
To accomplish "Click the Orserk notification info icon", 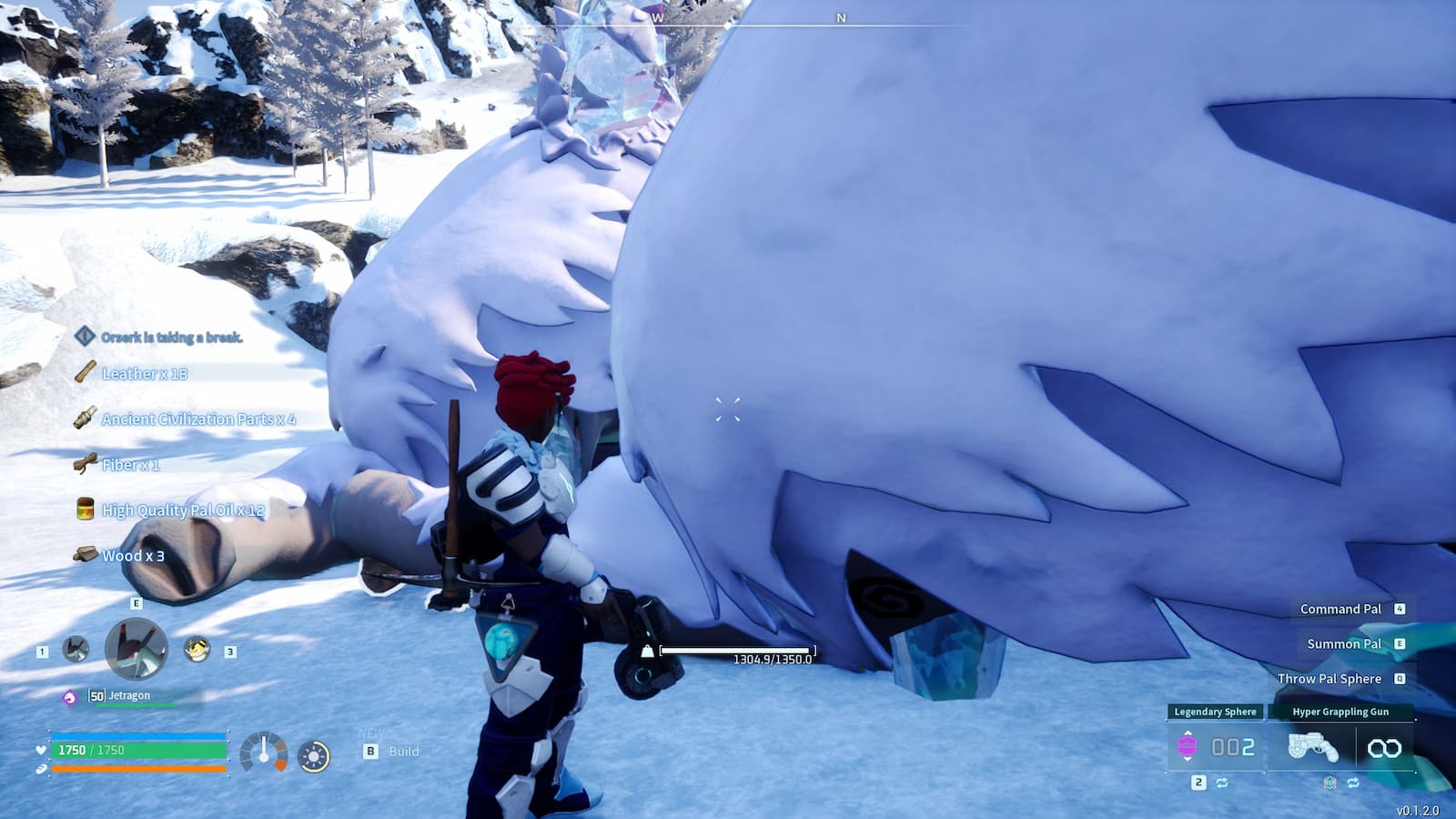I will (86, 334).
